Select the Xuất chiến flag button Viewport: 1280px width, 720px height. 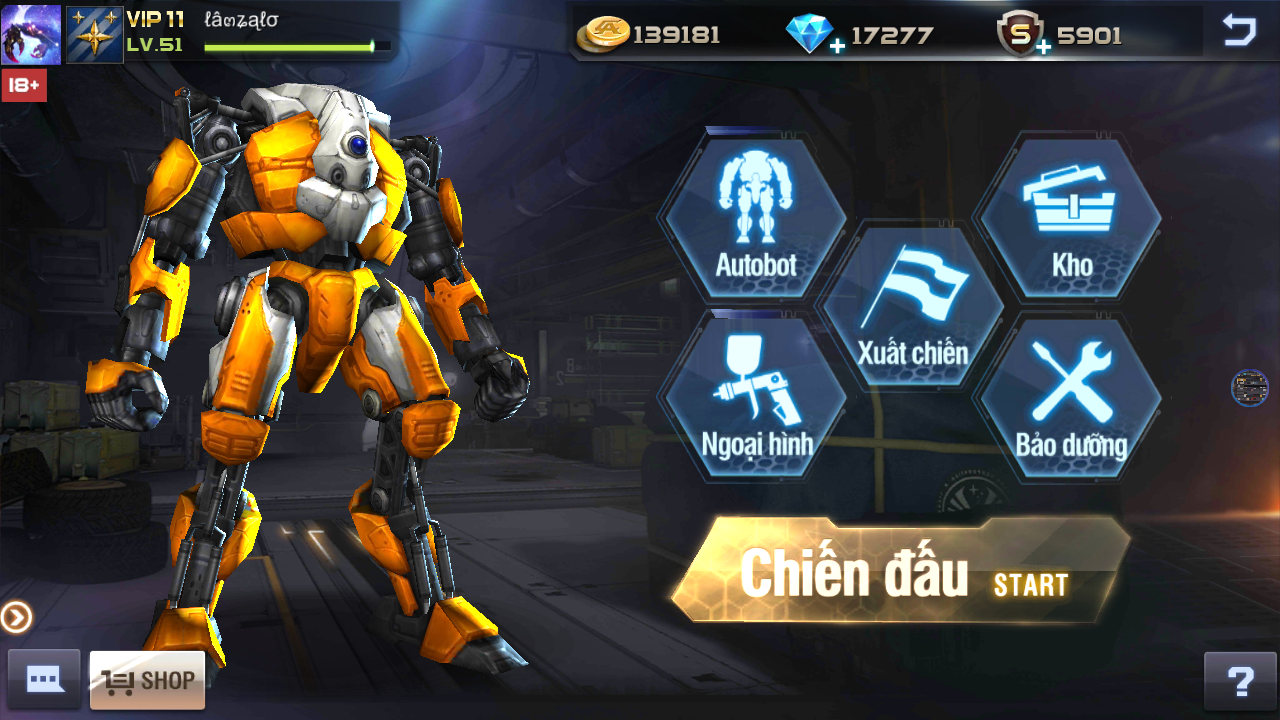tap(913, 305)
